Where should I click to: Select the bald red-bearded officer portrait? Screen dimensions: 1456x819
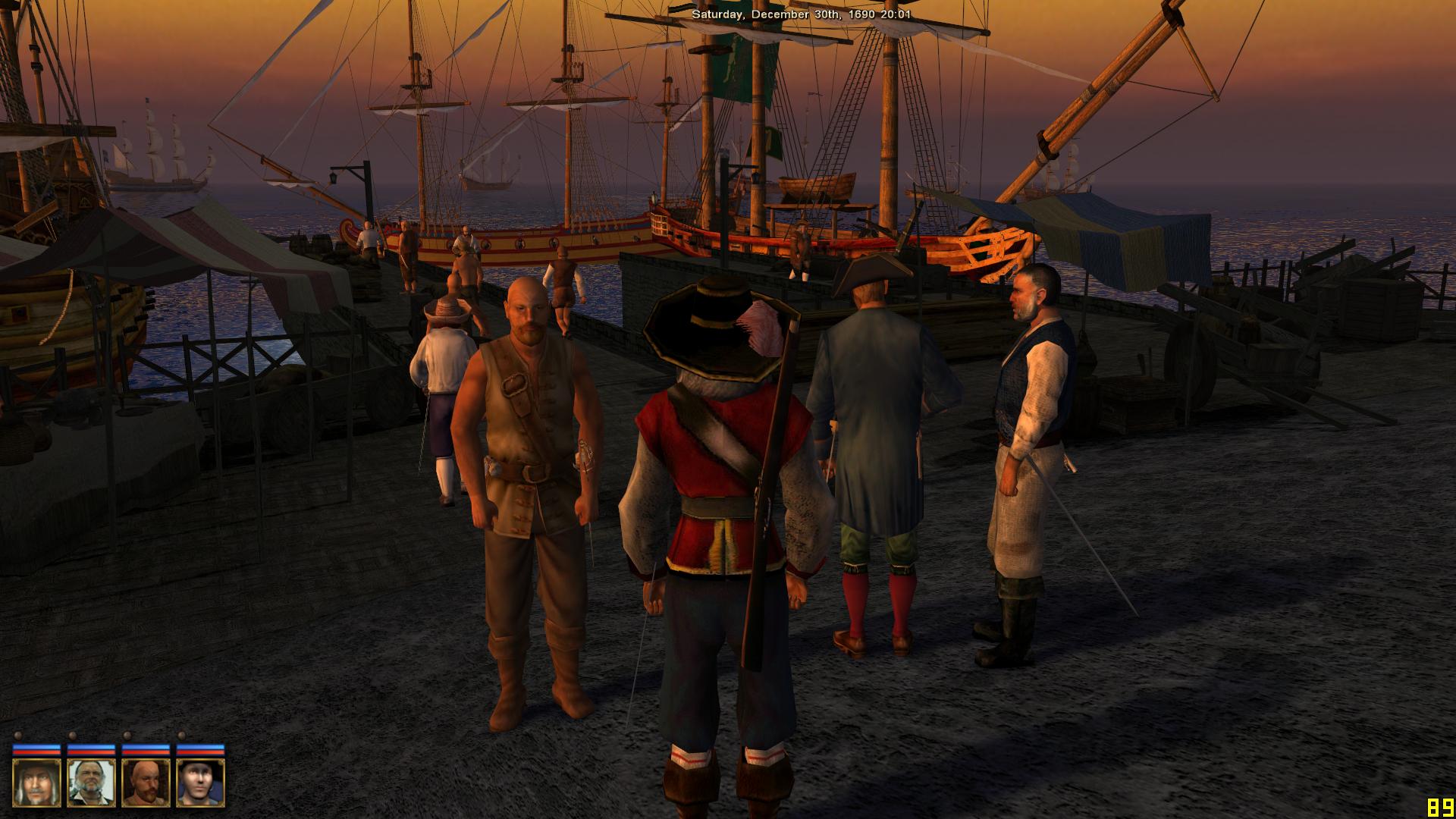(x=146, y=783)
